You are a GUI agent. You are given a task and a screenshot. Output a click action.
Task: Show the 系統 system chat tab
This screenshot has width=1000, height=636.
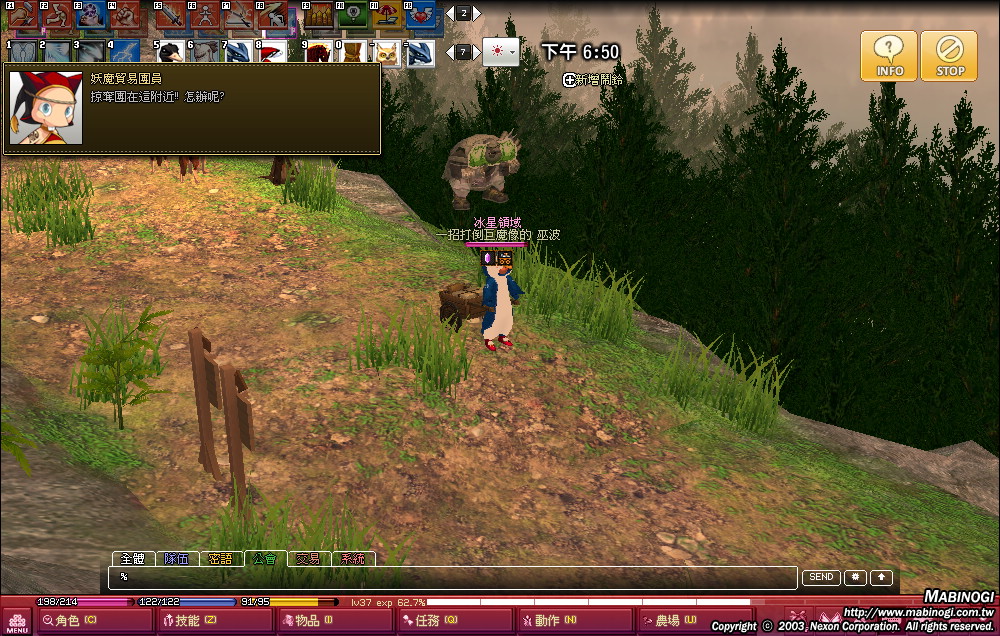coord(353,559)
